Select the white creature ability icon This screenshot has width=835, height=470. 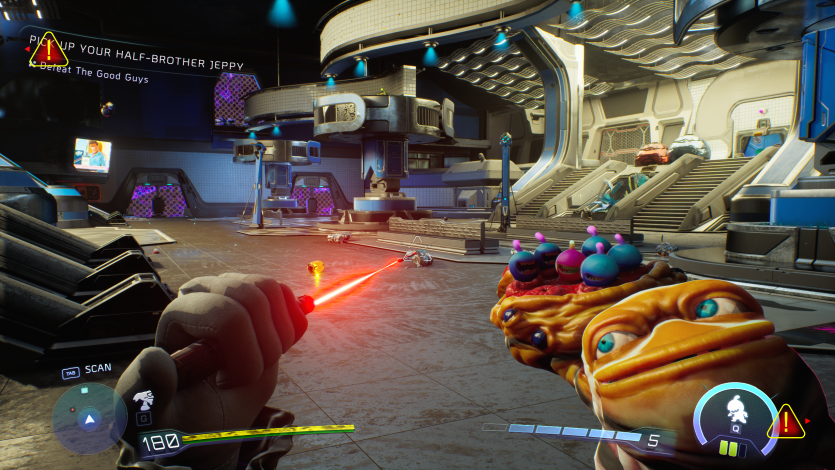point(143,402)
